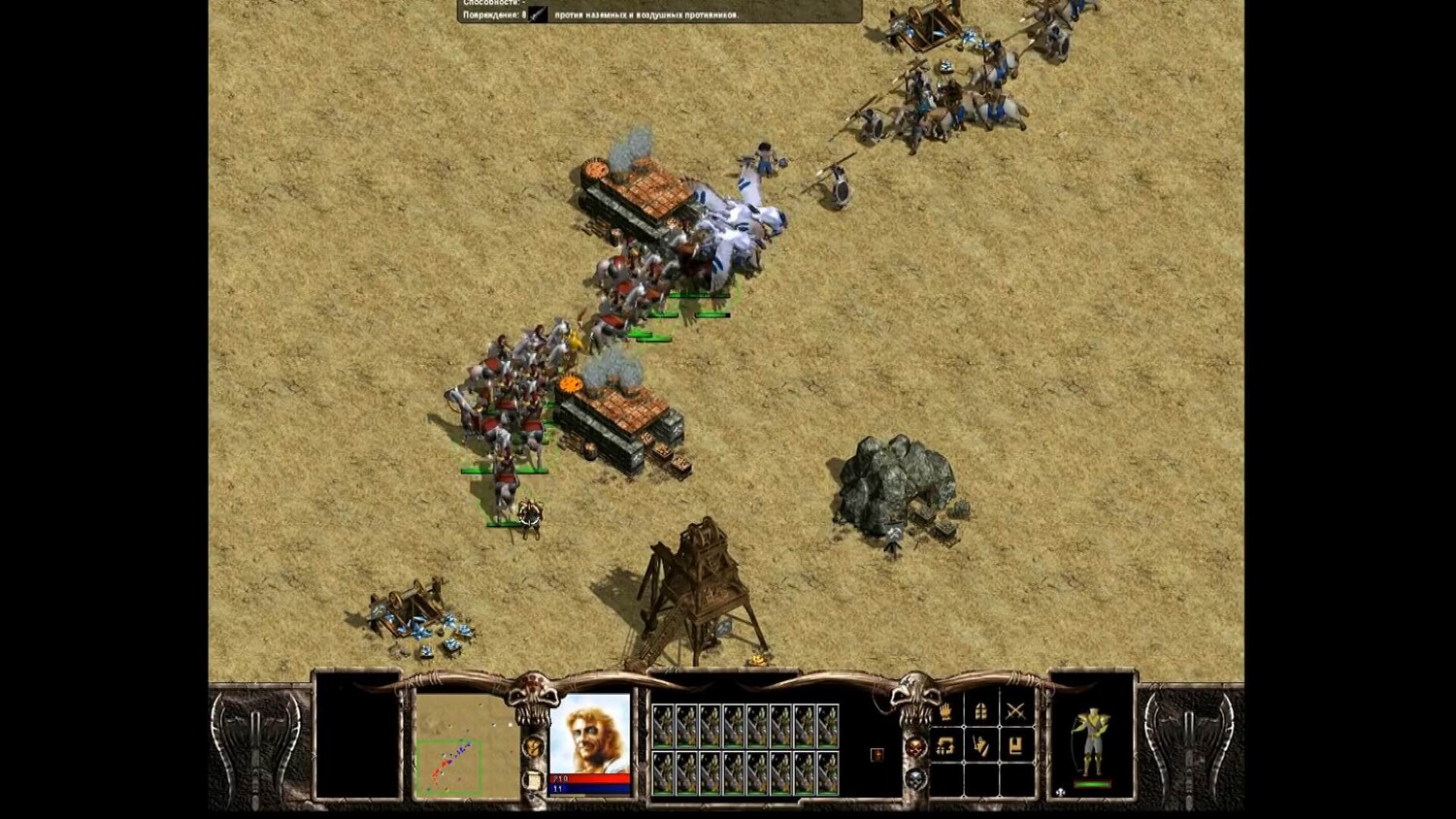Click the small white emblem under archer
The width and height of the screenshot is (1456, 819).
[x=1062, y=792]
